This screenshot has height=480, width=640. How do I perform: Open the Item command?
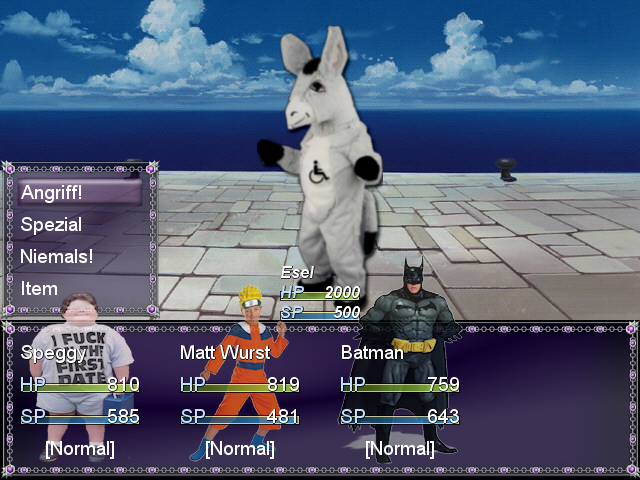pos(40,288)
